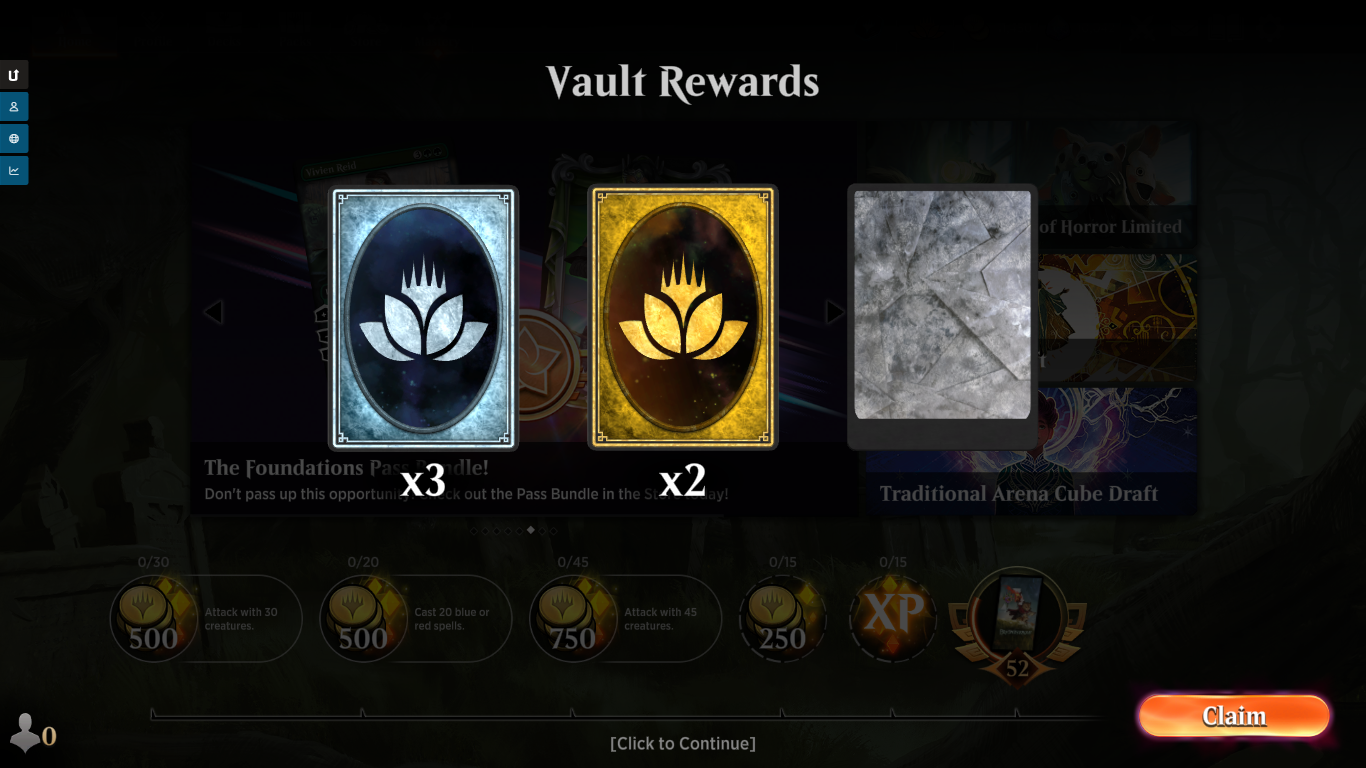Open the profile icon in the left sidebar
The height and width of the screenshot is (768, 1366).
pos(14,107)
